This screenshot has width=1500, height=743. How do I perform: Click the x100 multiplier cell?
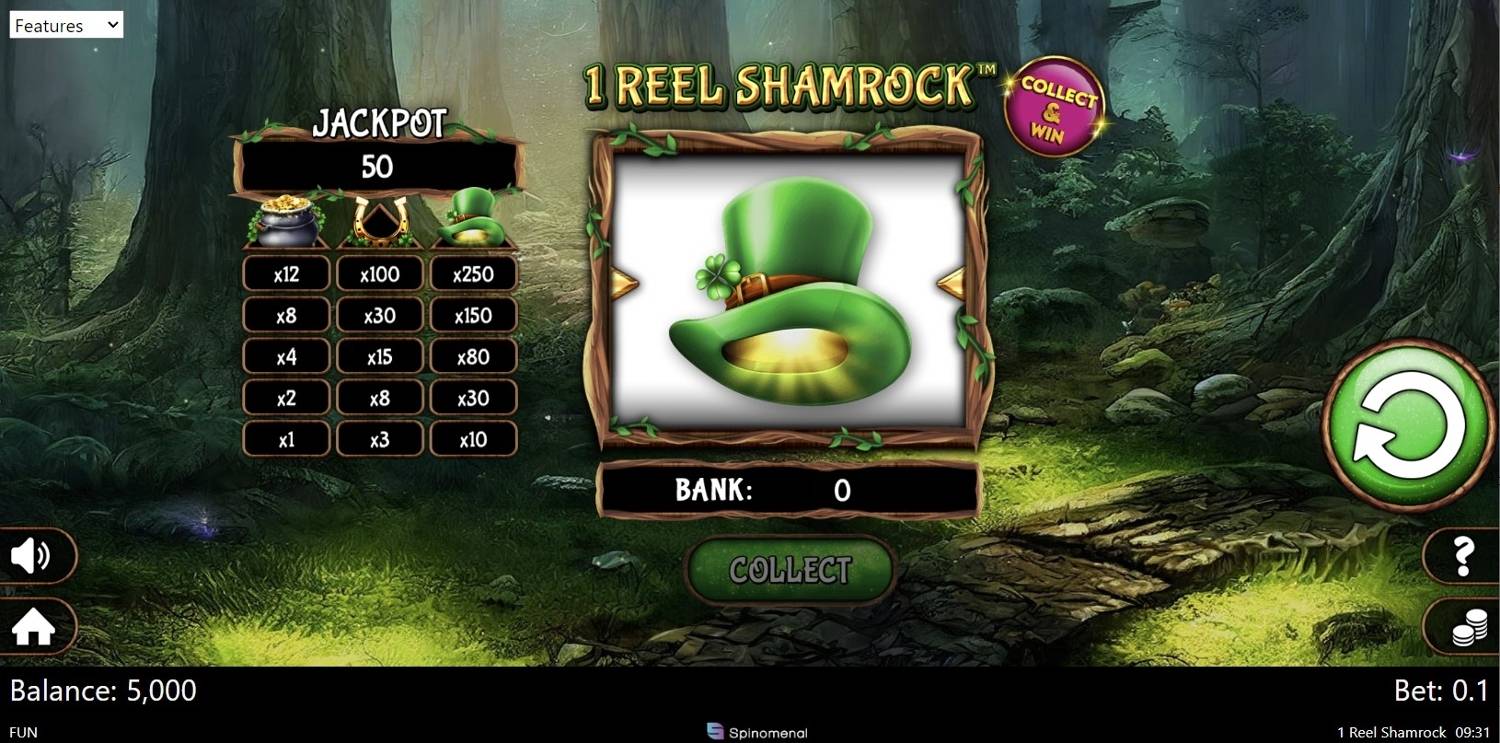380,273
